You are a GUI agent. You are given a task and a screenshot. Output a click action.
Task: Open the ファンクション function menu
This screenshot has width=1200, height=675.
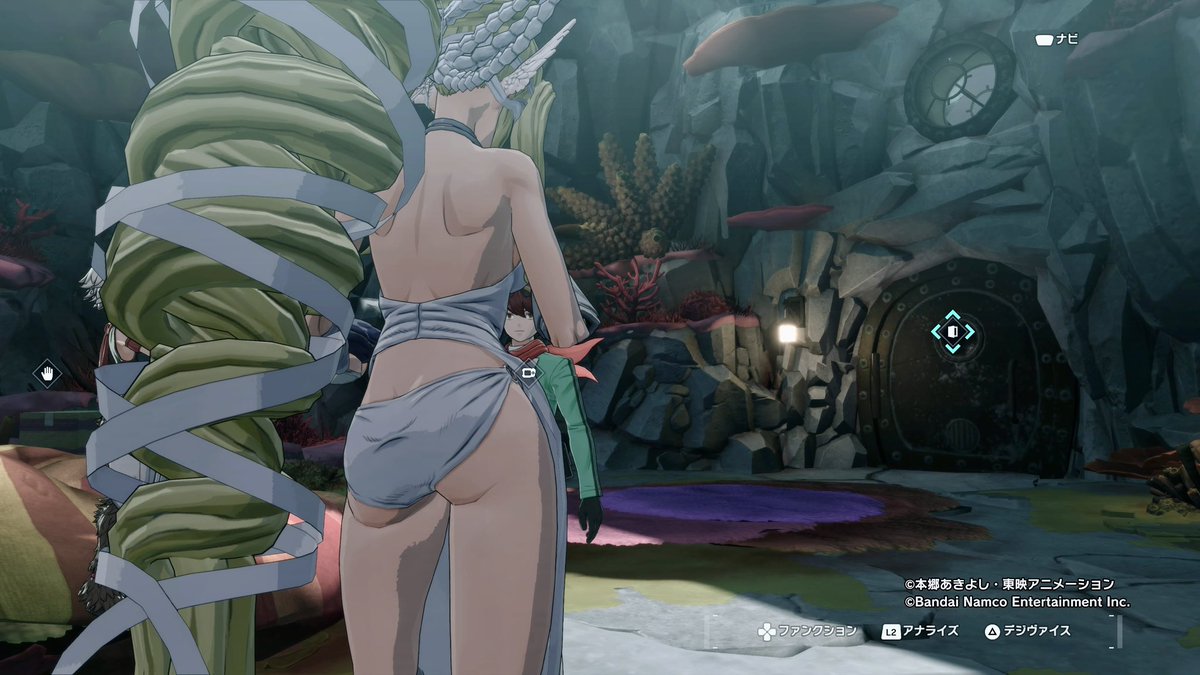coord(806,631)
